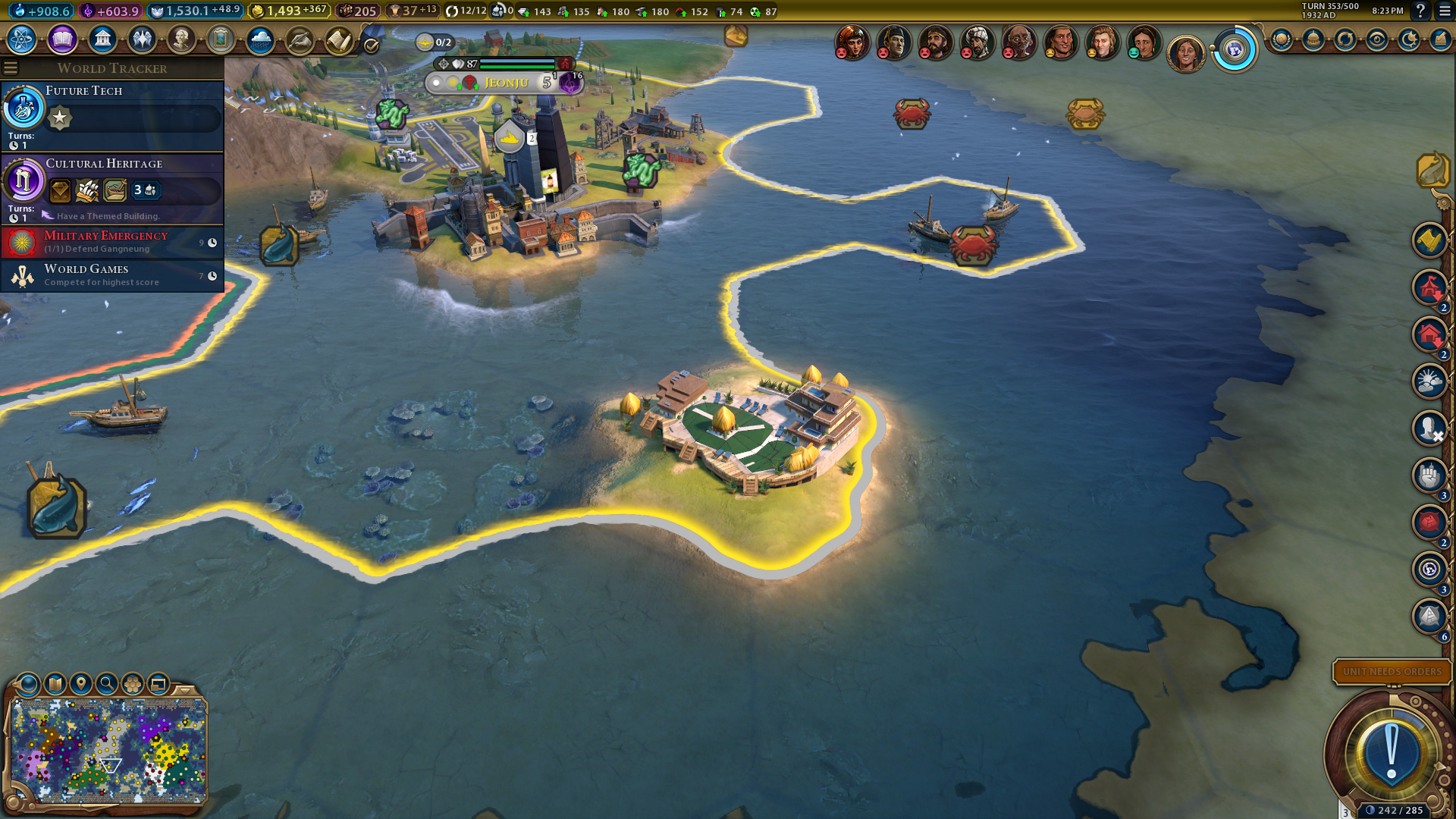Open the Espionage eye icon
This screenshot has height=819, width=1456.
coord(1377,39)
